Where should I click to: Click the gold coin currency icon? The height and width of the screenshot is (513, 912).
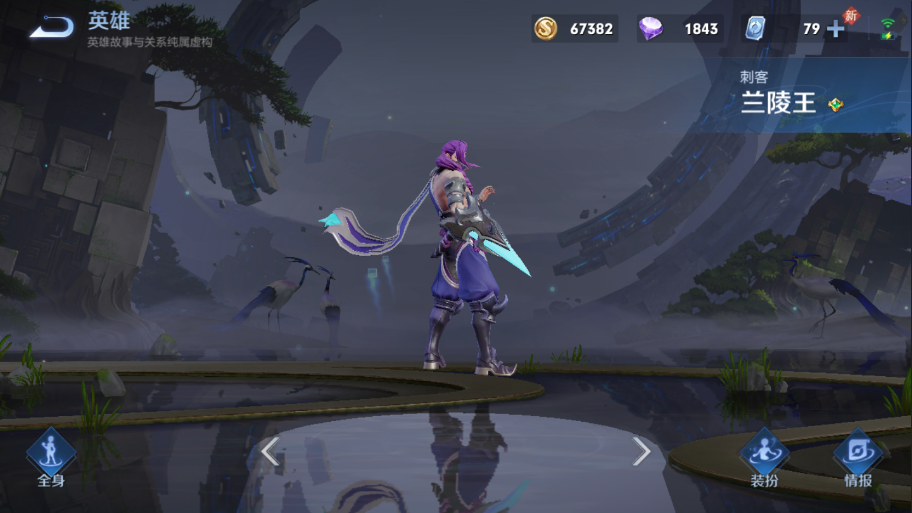click(x=546, y=29)
